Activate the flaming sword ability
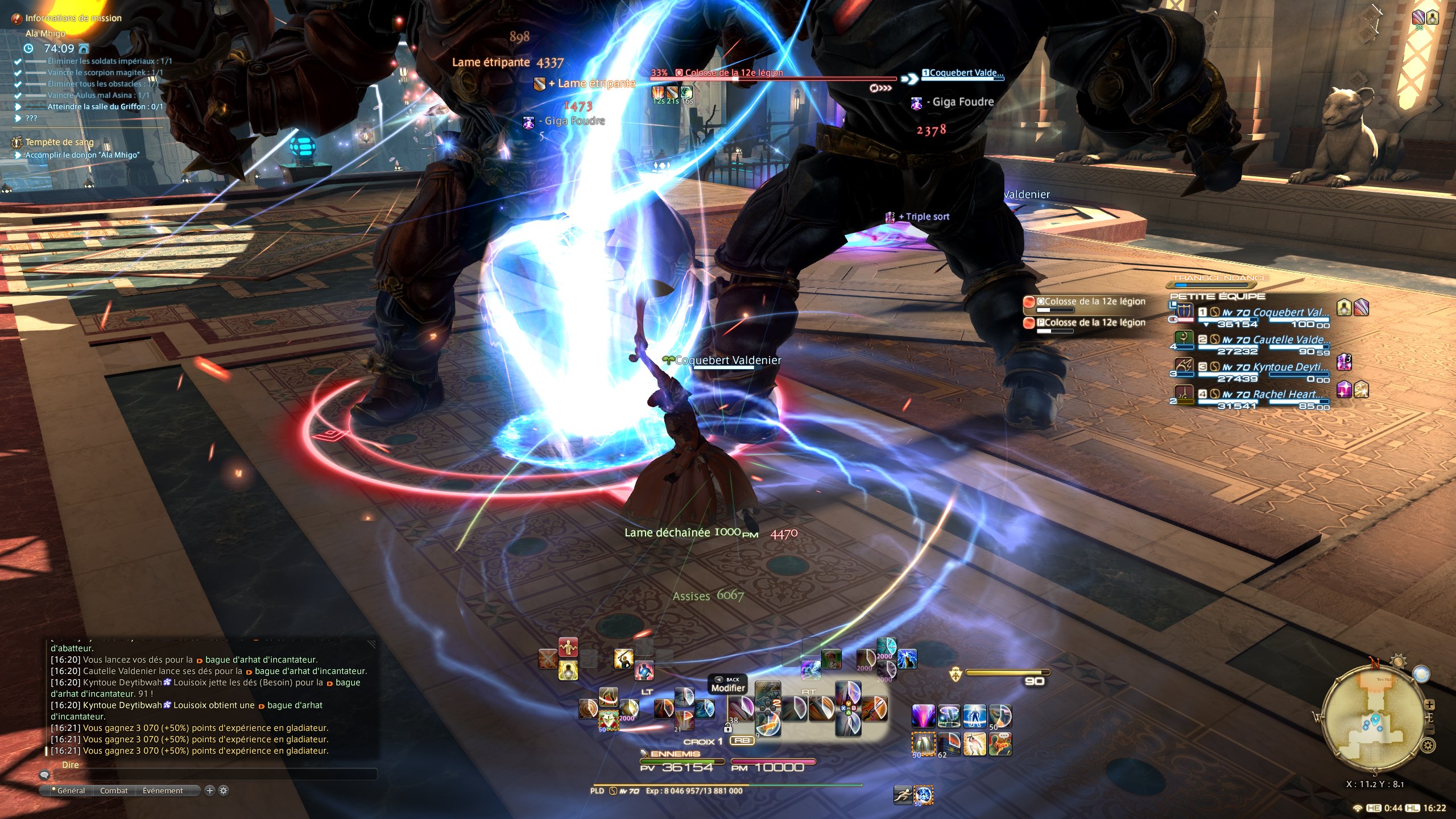1456x819 pixels. [x=874, y=709]
